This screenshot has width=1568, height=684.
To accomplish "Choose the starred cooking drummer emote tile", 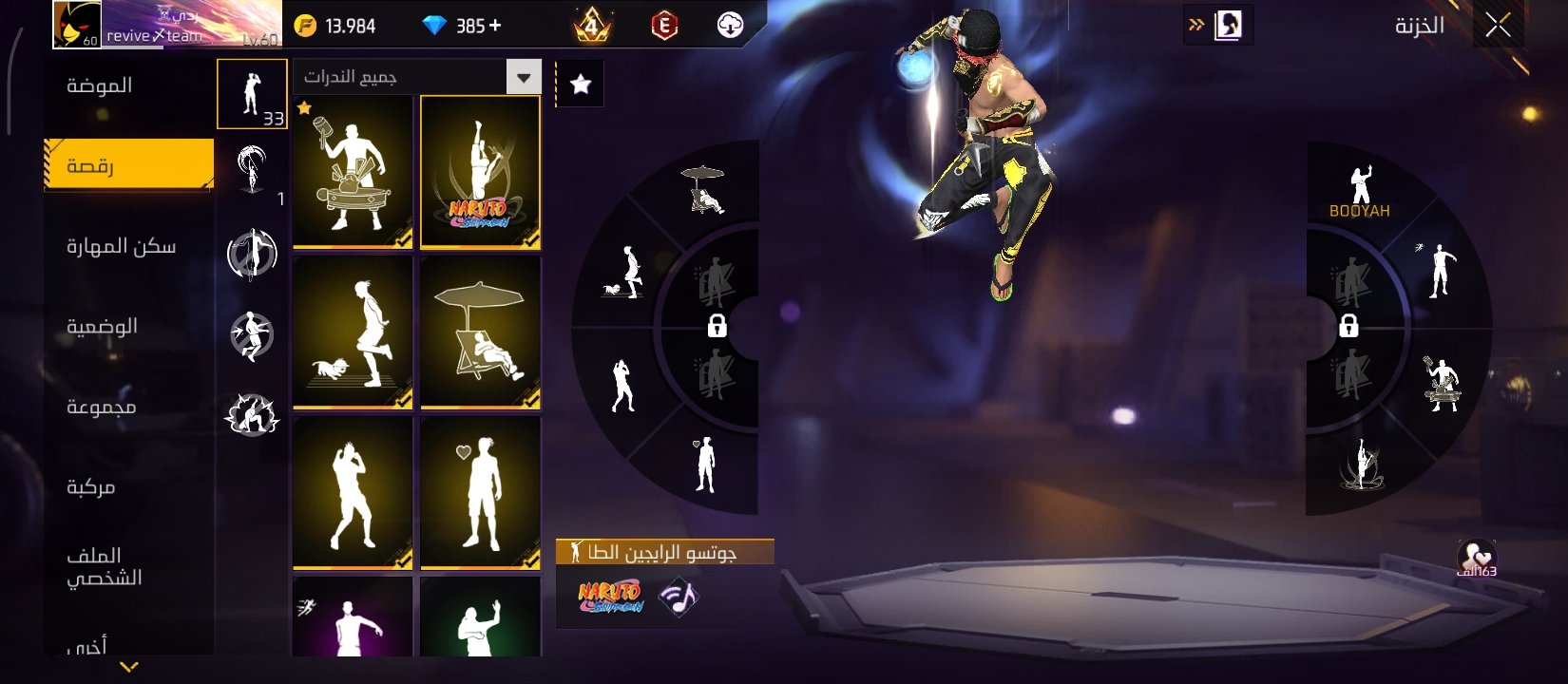I will (x=353, y=173).
